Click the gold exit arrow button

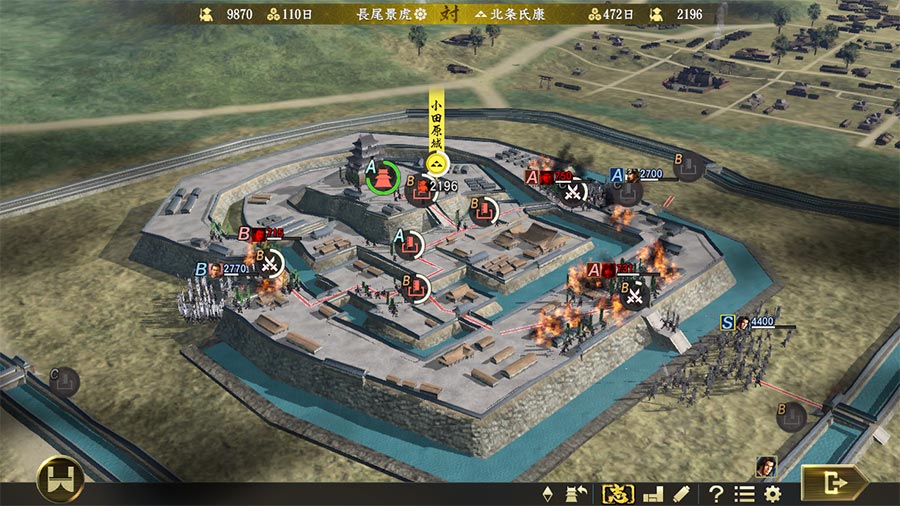tap(834, 484)
